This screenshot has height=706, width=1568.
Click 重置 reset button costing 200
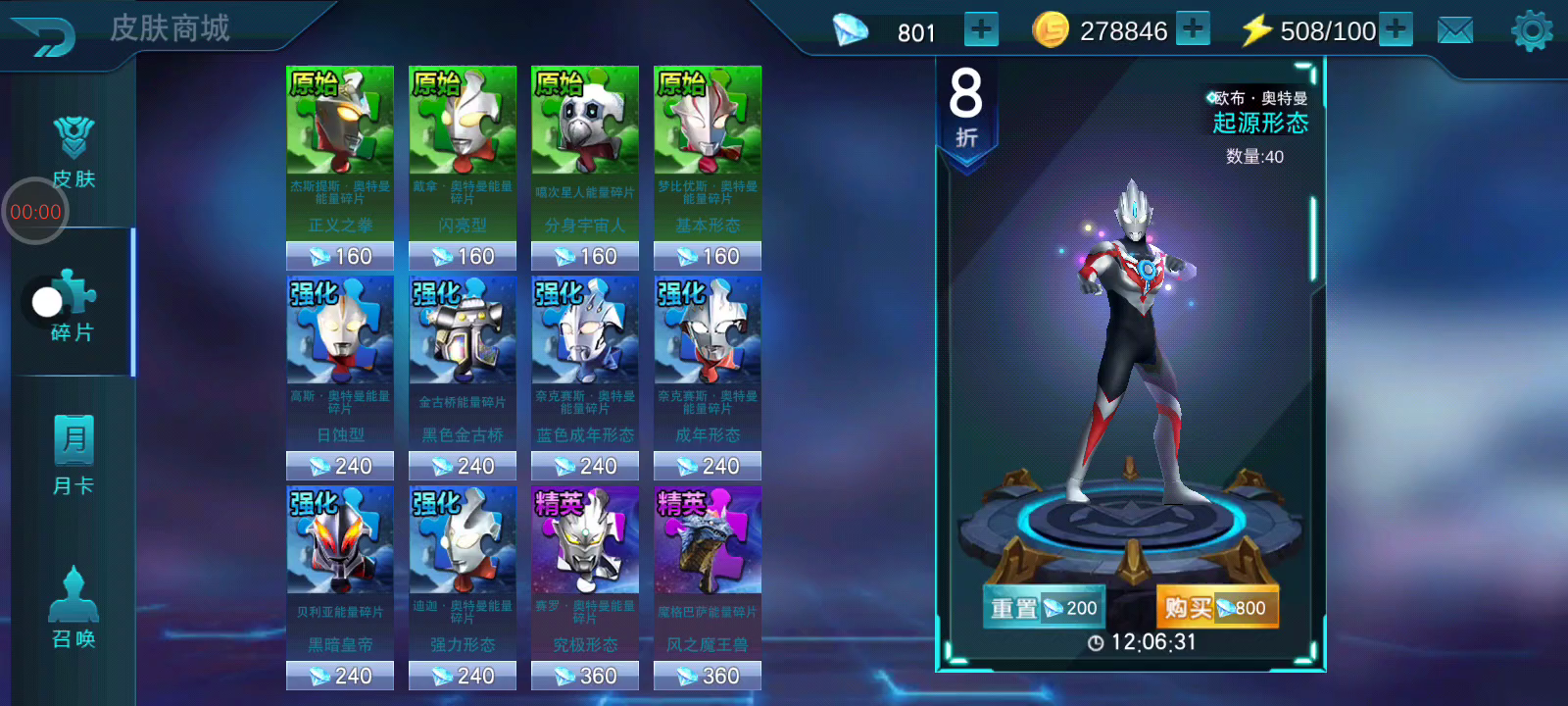click(x=1044, y=608)
